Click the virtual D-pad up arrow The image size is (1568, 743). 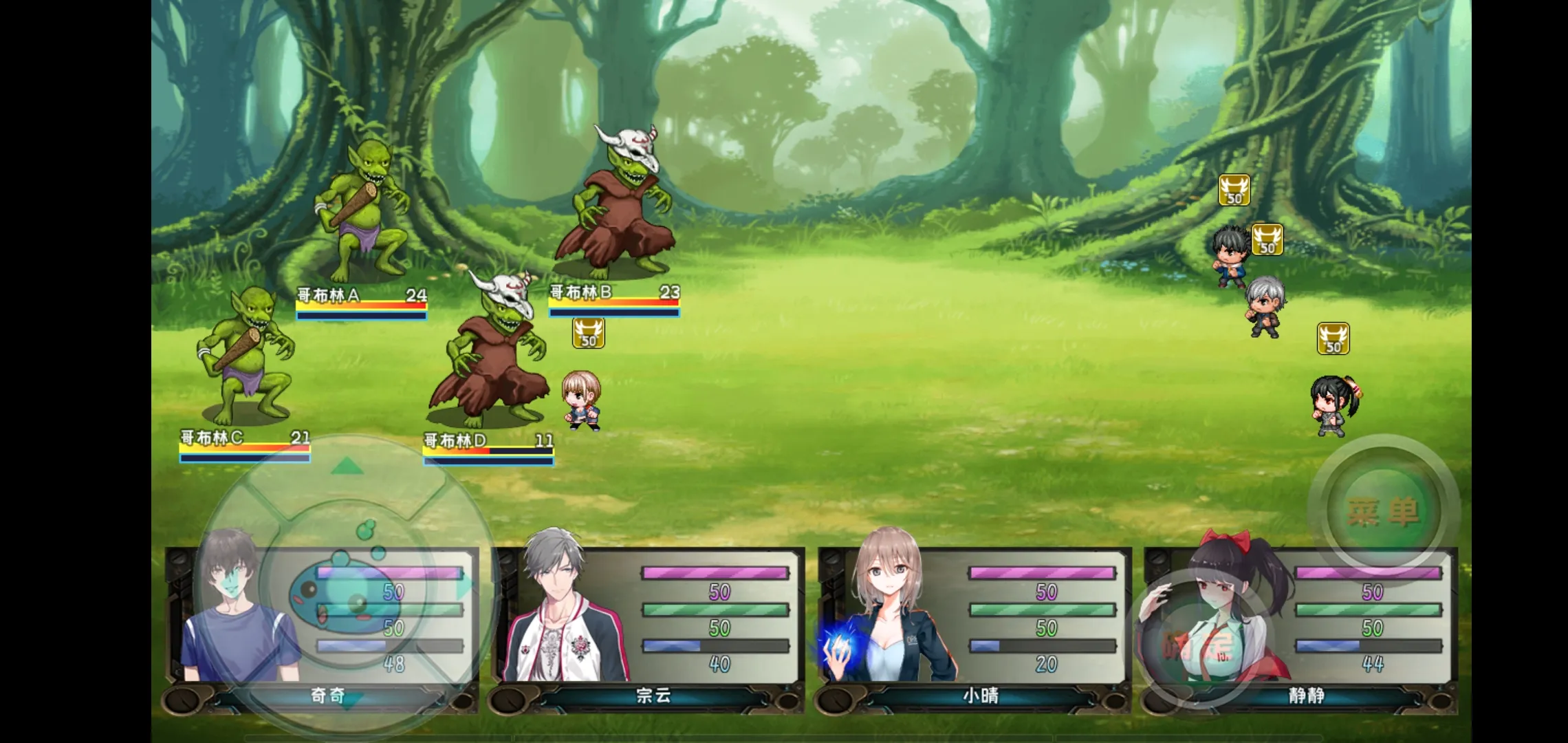pos(347,466)
